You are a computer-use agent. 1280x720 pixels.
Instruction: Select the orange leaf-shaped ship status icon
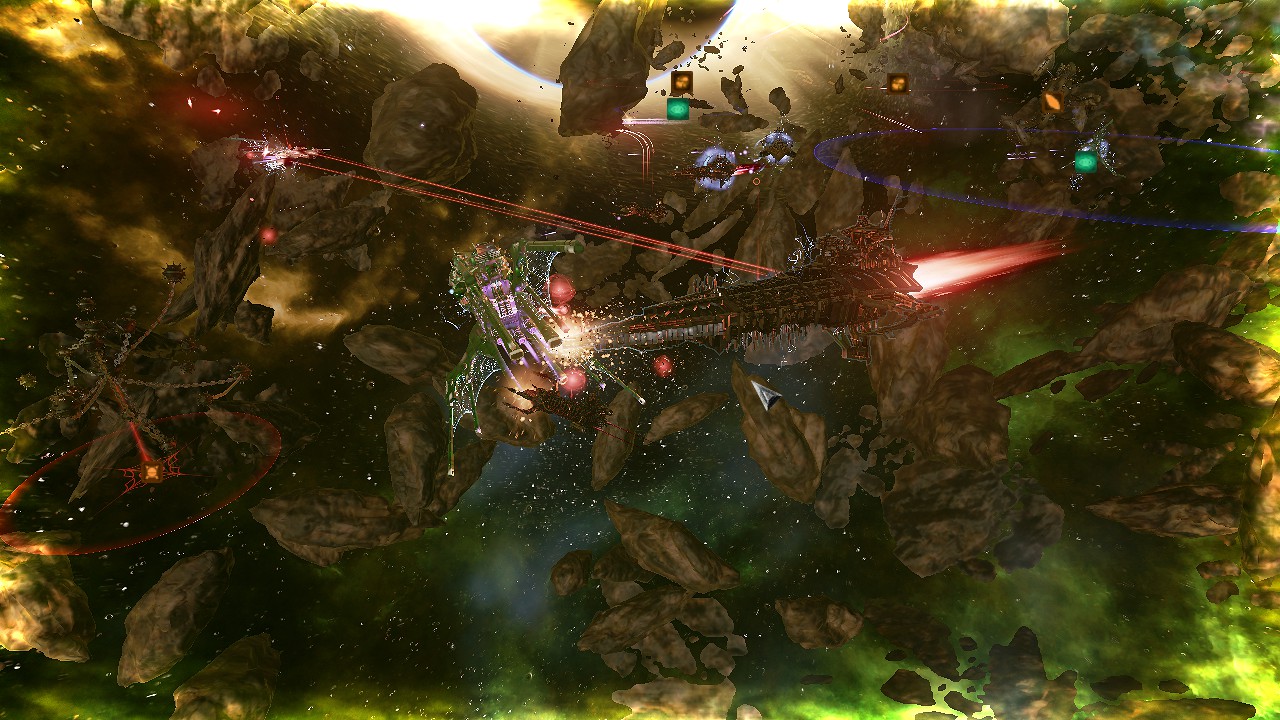1052,101
